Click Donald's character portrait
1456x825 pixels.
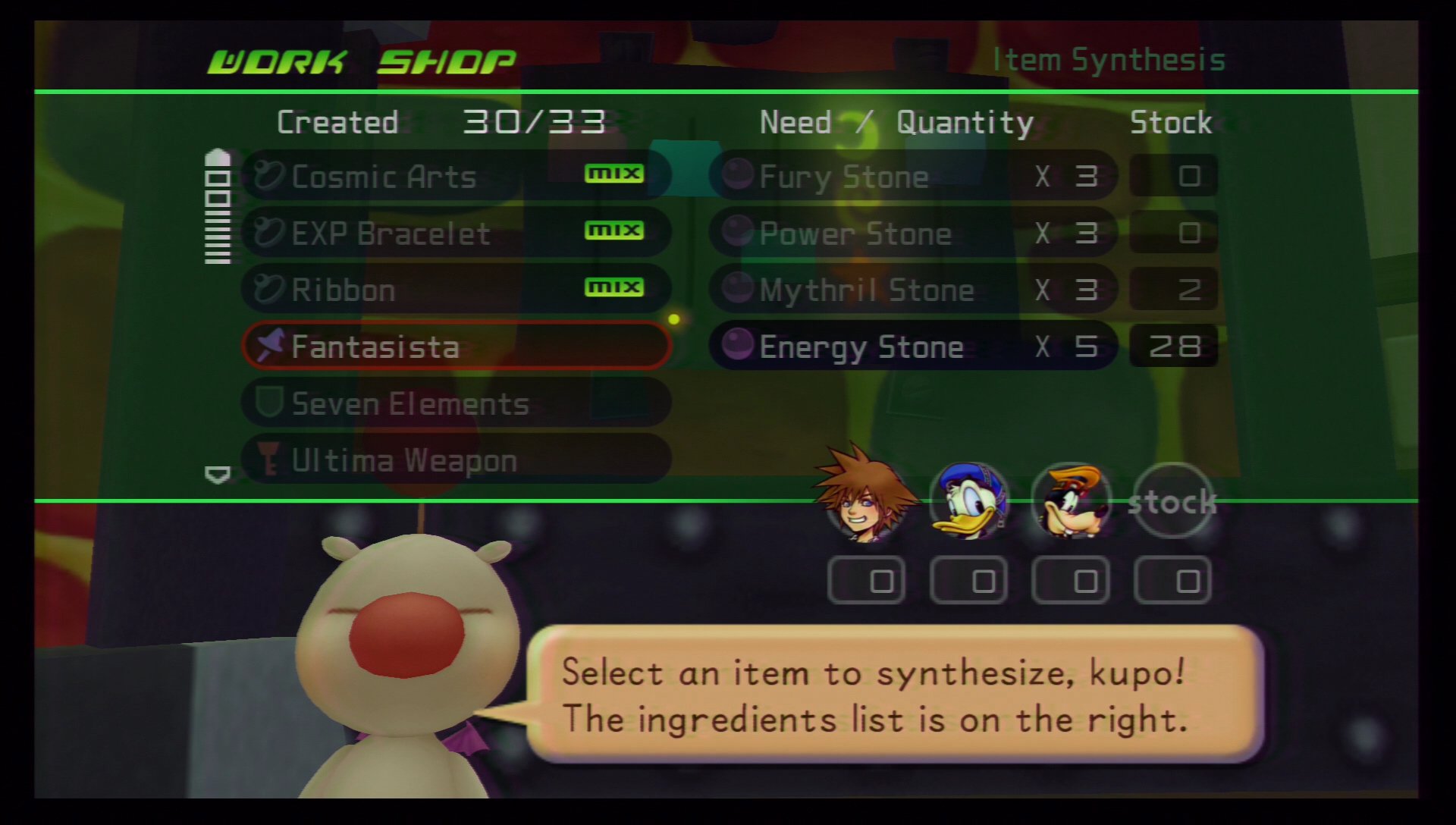(x=969, y=500)
